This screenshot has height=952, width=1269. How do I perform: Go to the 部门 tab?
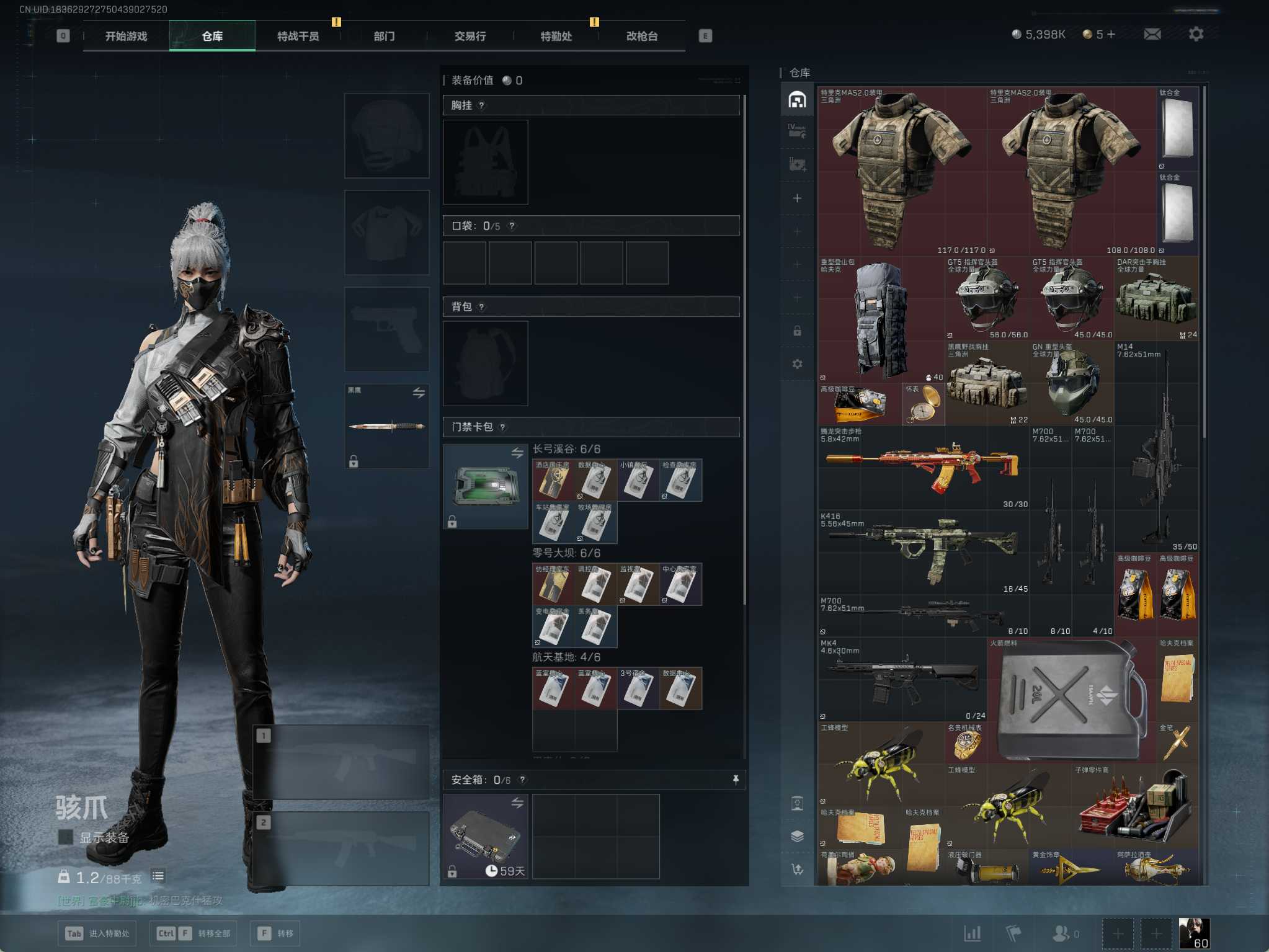point(384,36)
